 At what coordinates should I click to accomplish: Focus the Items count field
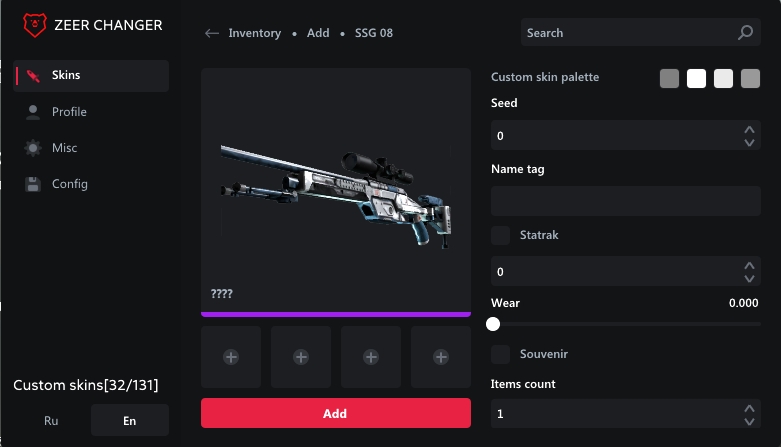pos(615,413)
